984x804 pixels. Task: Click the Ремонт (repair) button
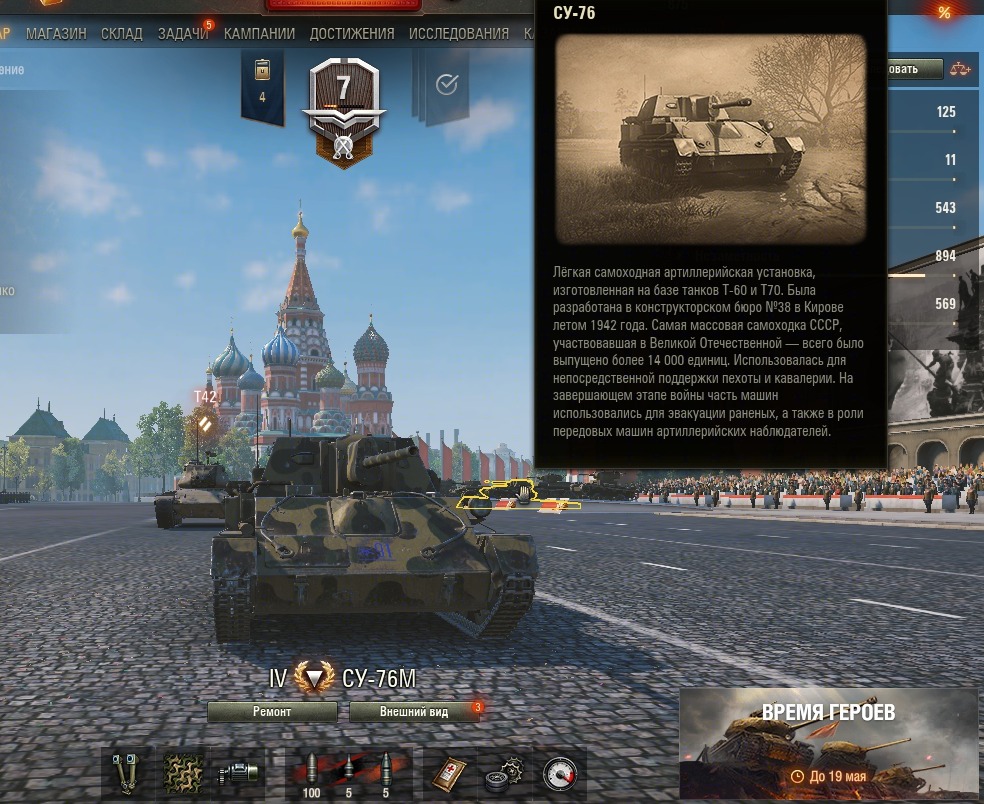tap(272, 711)
